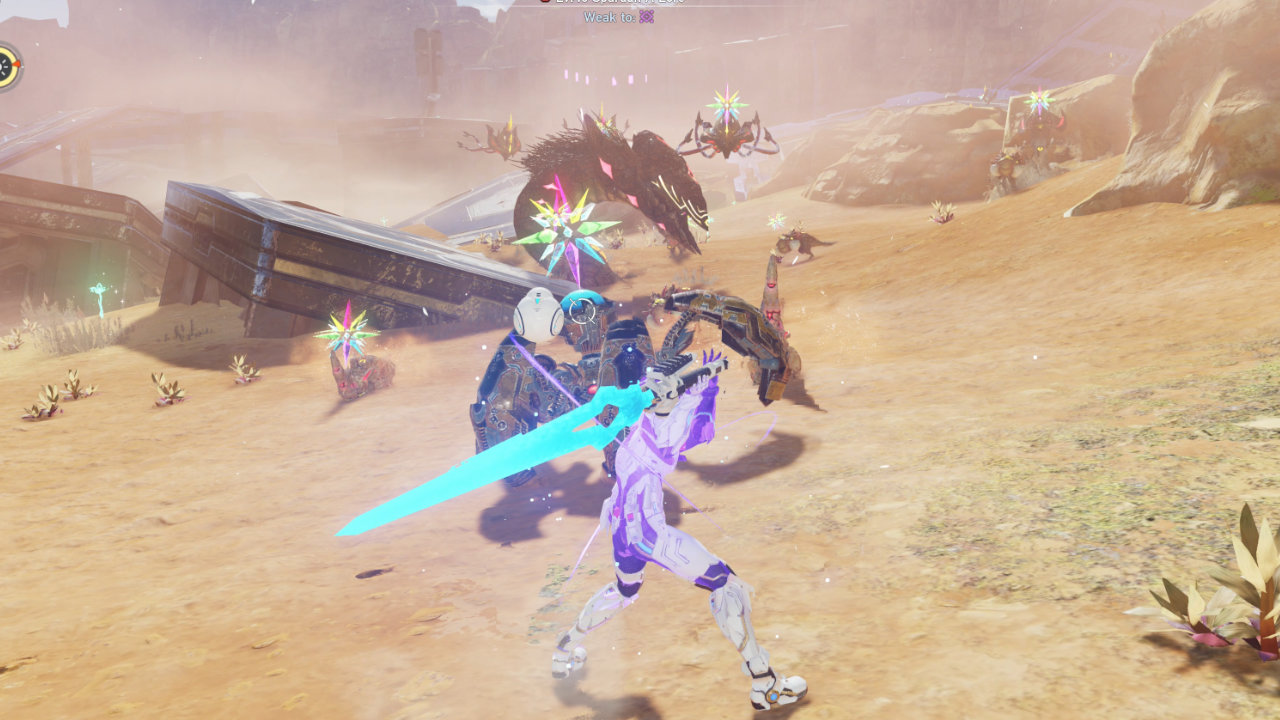Click the purple weakness element icon
Image resolution: width=1280 pixels, height=720 pixels.
tap(647, 17)
